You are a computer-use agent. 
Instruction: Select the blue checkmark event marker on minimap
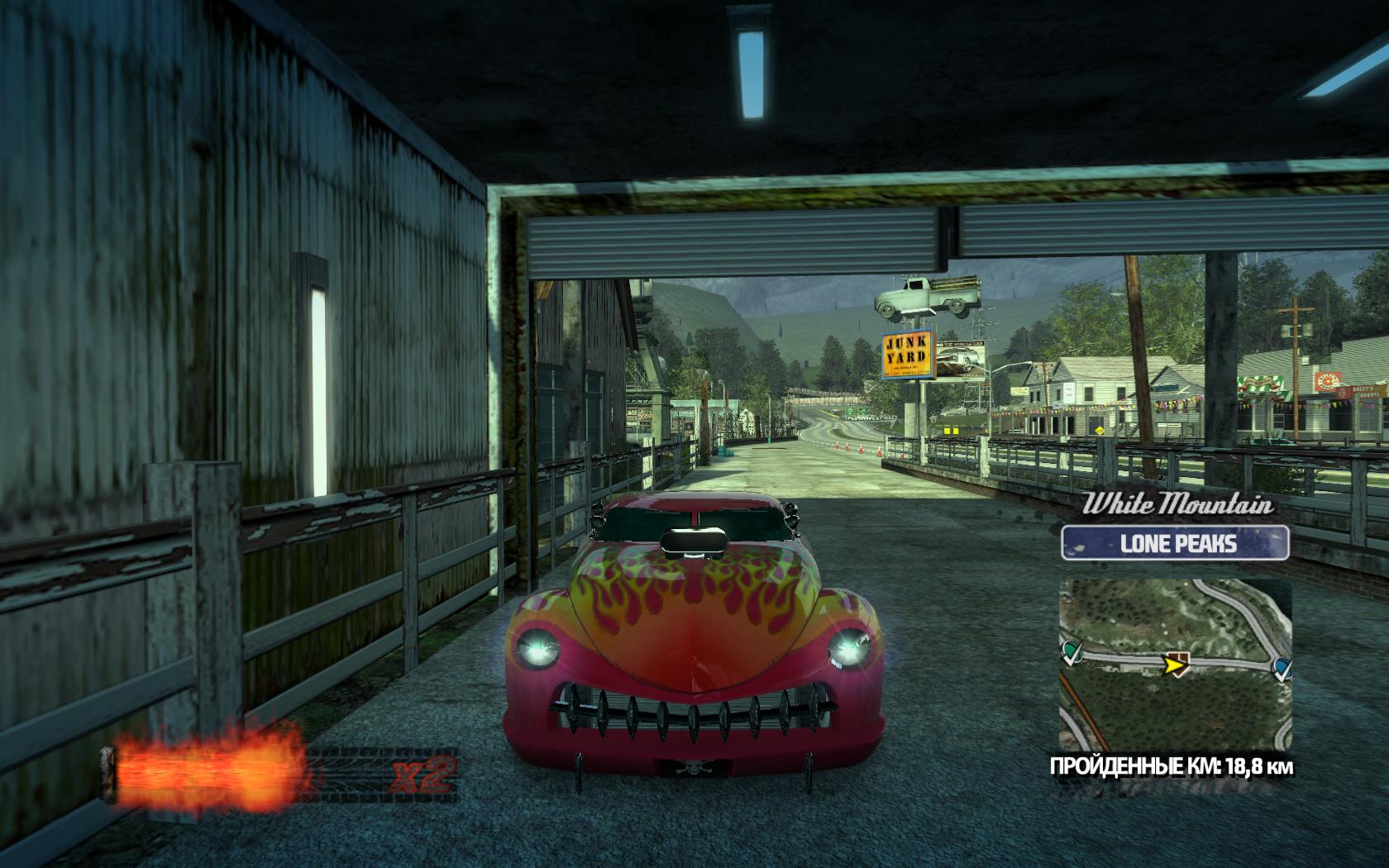(1281, 667)
